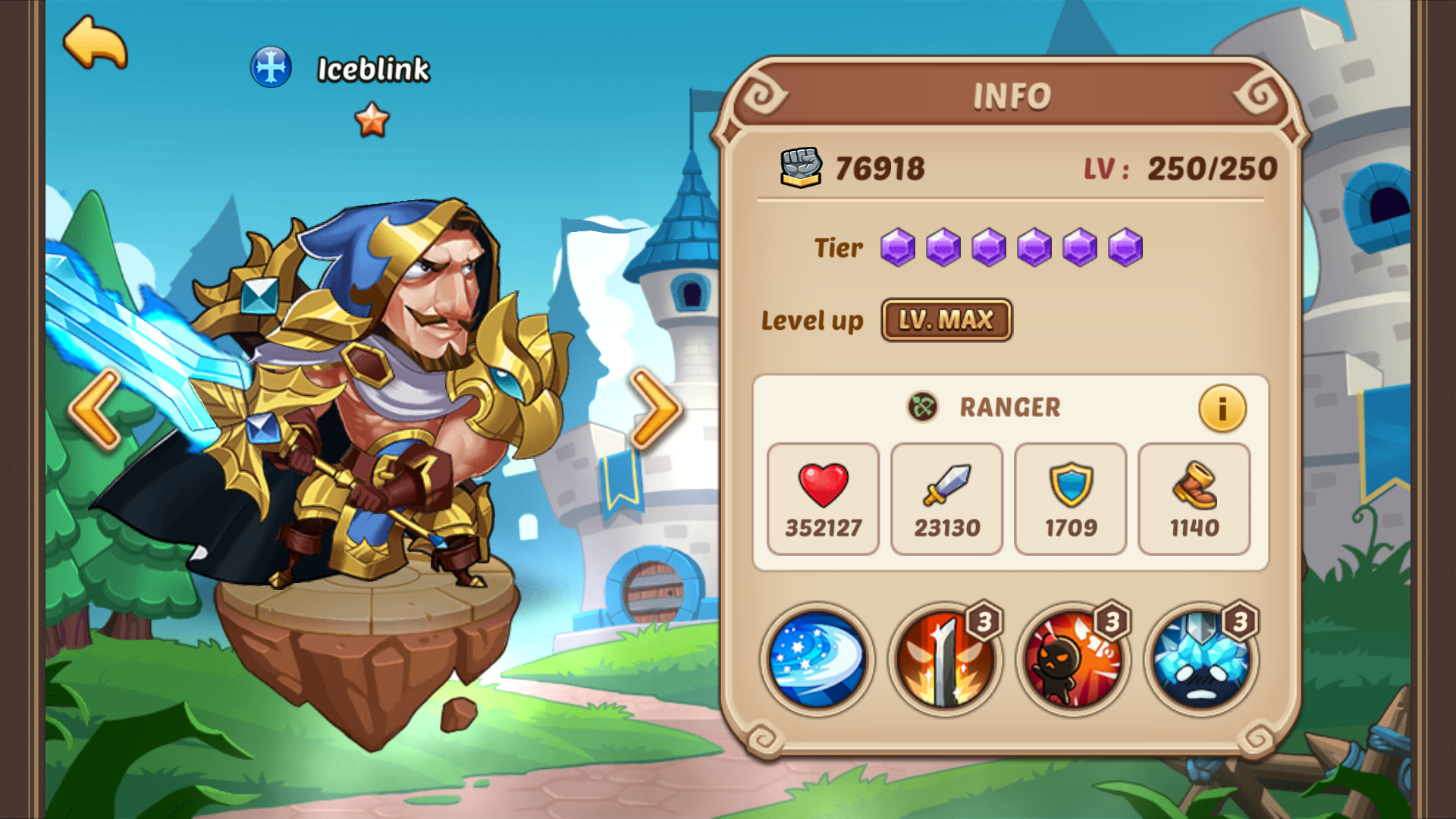Click the power fist icon beside 76918
This screenshot has height=819, width=1456.
(x=800, y=167)
